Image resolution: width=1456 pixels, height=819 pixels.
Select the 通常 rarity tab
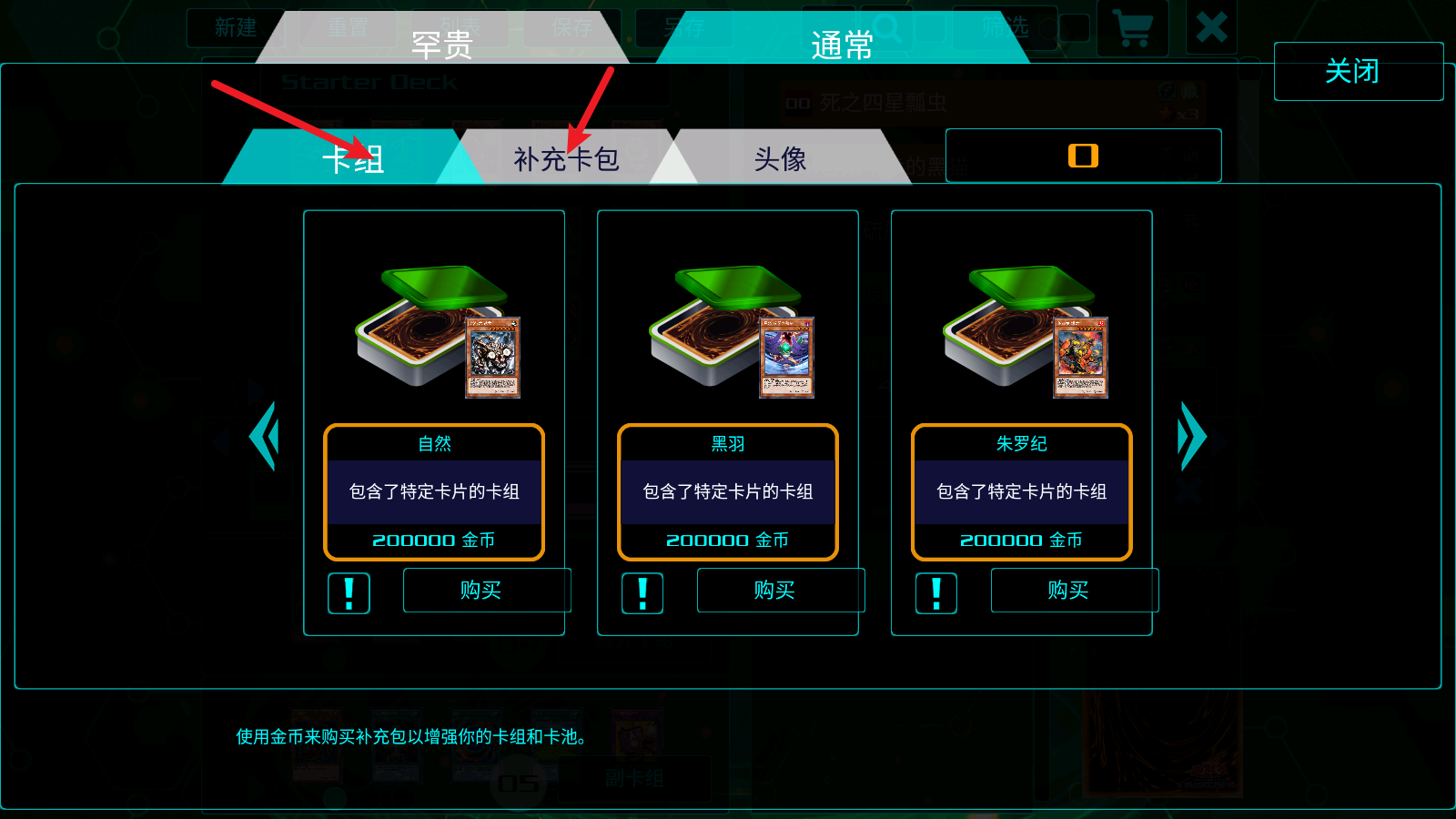pos(842,45)
